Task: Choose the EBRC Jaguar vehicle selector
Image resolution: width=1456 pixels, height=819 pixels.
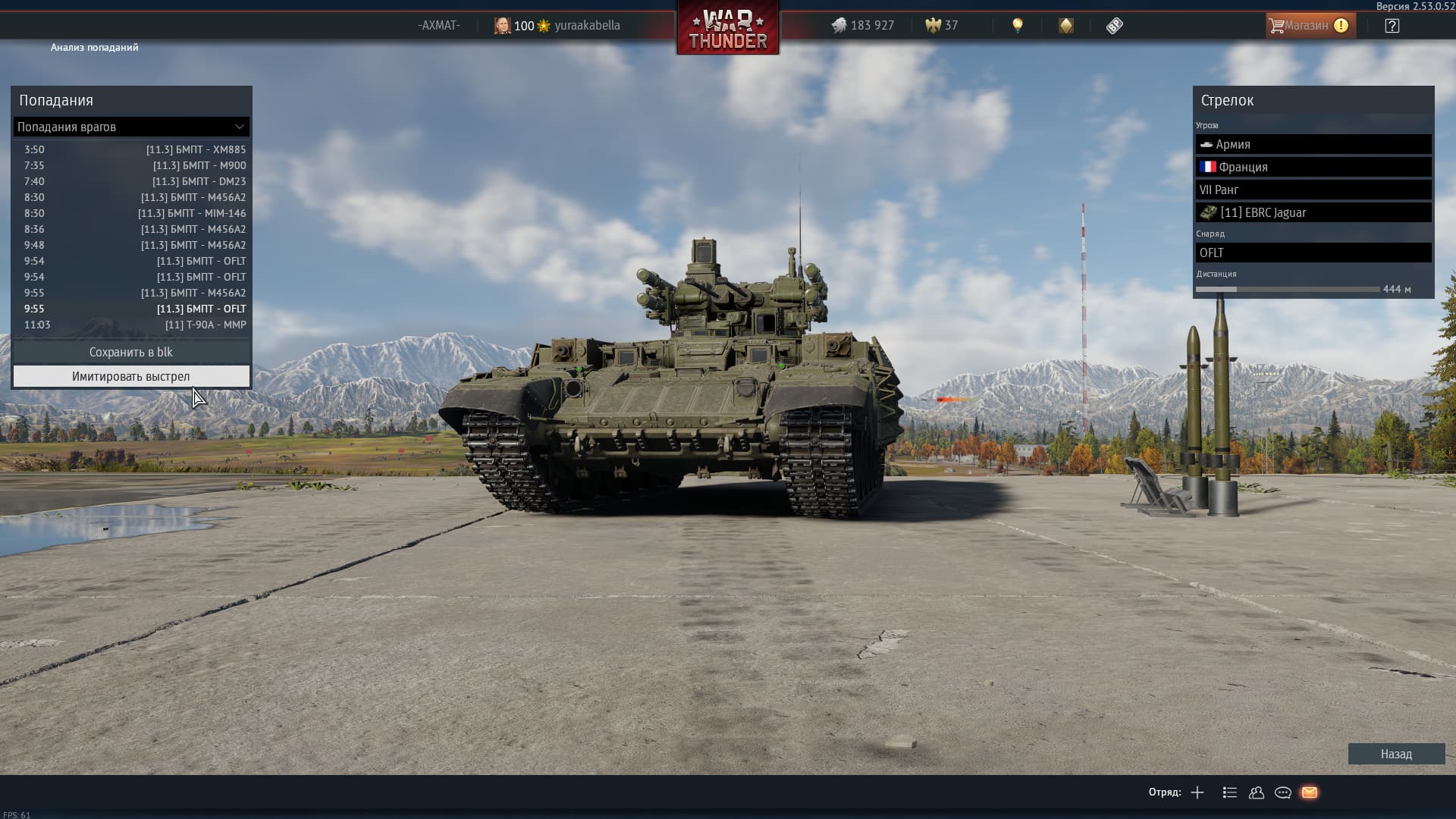Action: click(x=1313, y=212)
